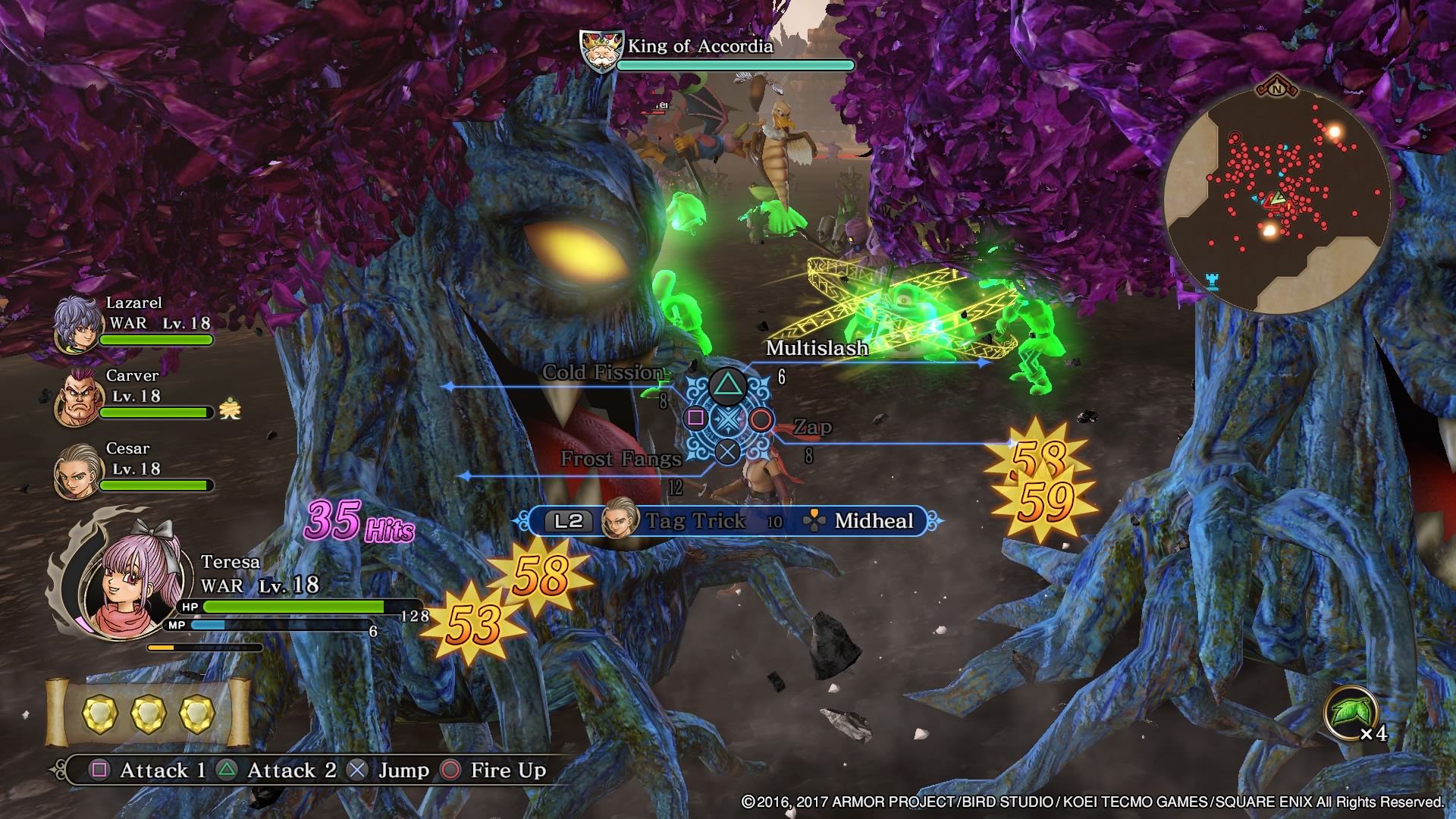
Task: Click the King of Accordia crest icon
Action: pyautogui.click(x=601, y=51)
